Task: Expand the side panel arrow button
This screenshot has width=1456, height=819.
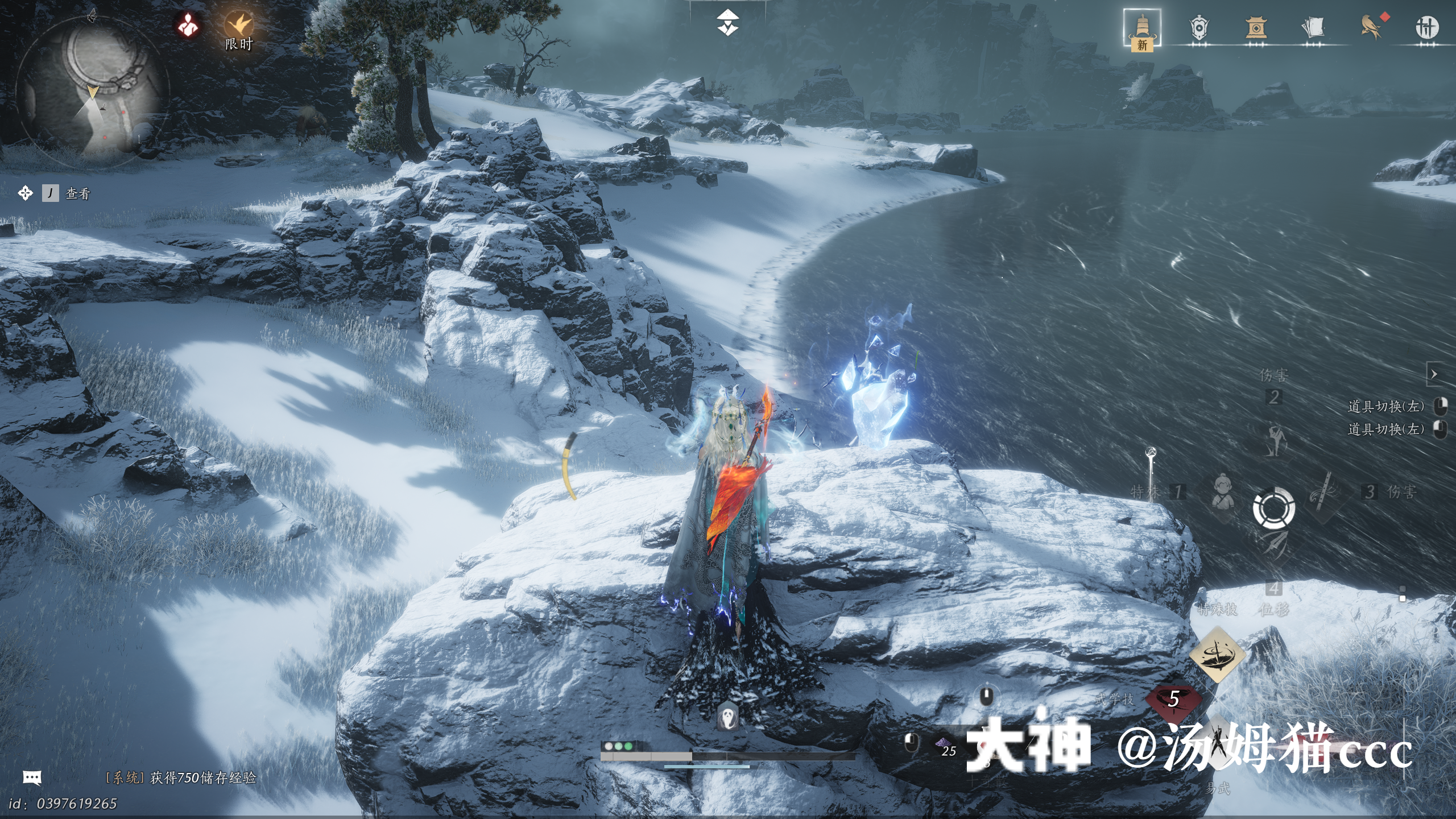Action: pyautogui.click(x=1434, y=374)
